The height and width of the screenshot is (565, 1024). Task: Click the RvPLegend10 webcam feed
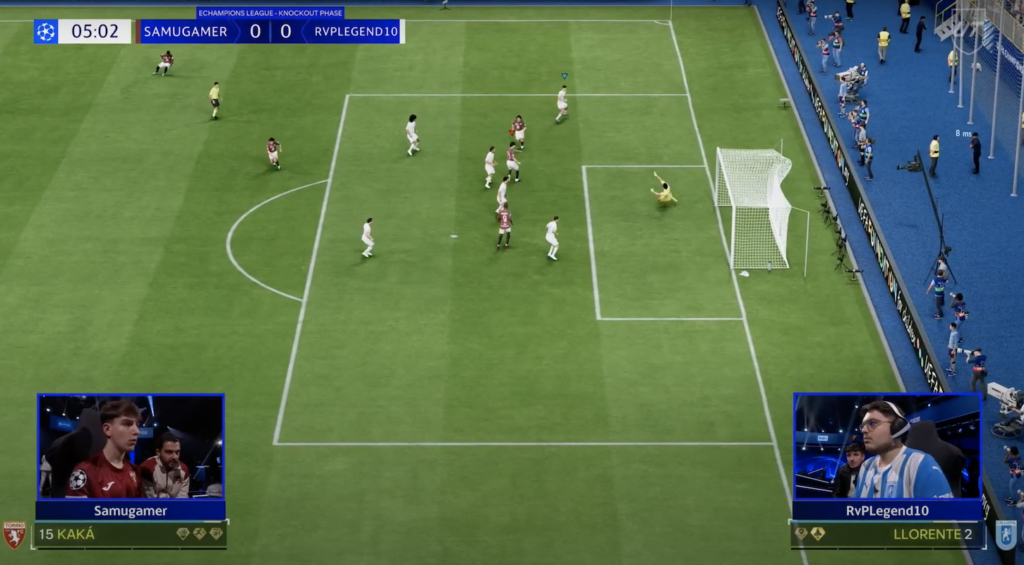click(887, 446)
